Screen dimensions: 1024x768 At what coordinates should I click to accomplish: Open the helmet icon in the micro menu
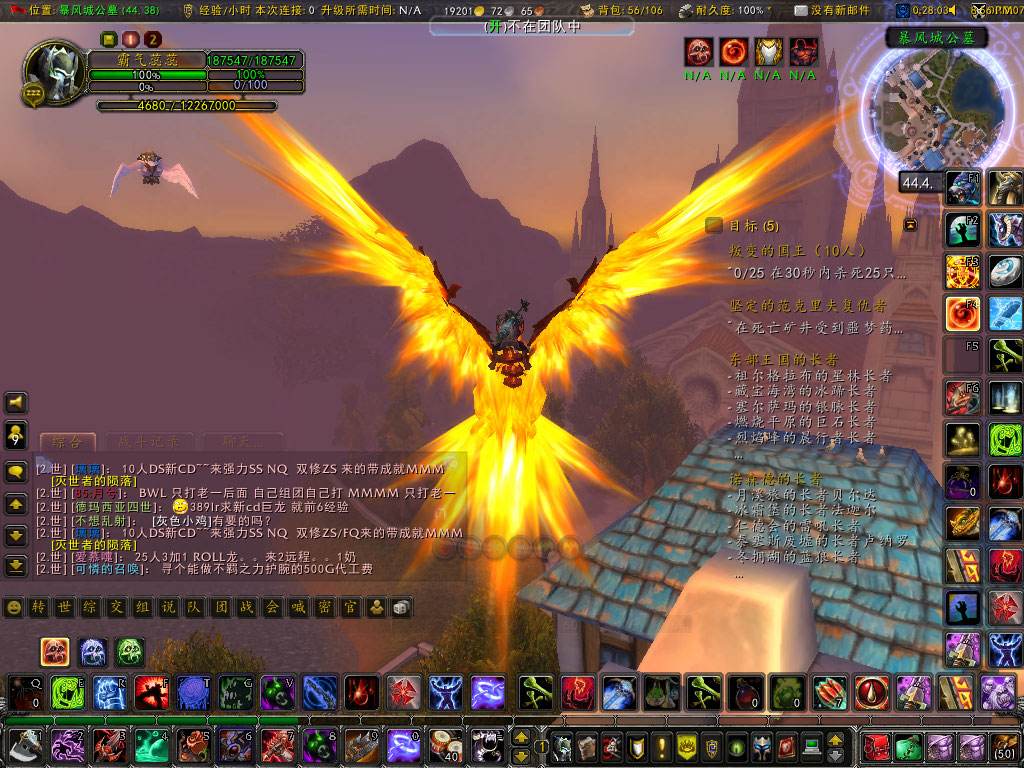[x=762, y=746]
